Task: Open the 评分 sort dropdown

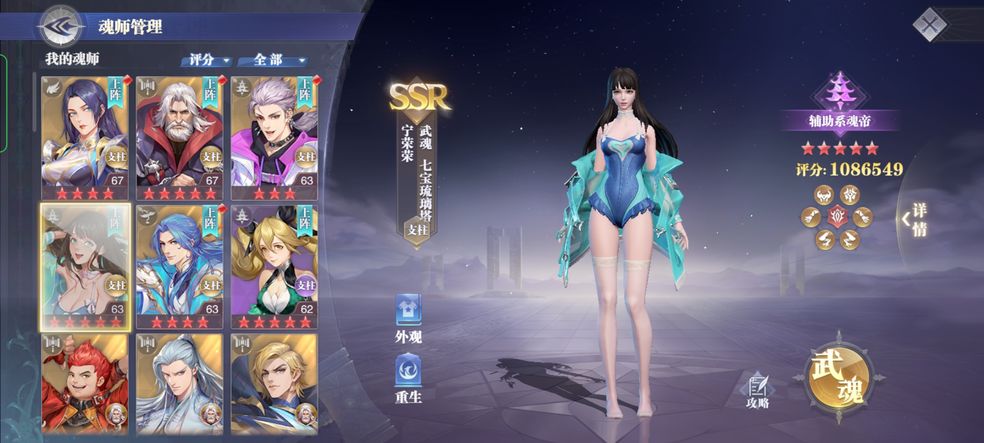Action: (x=207, y=60)
